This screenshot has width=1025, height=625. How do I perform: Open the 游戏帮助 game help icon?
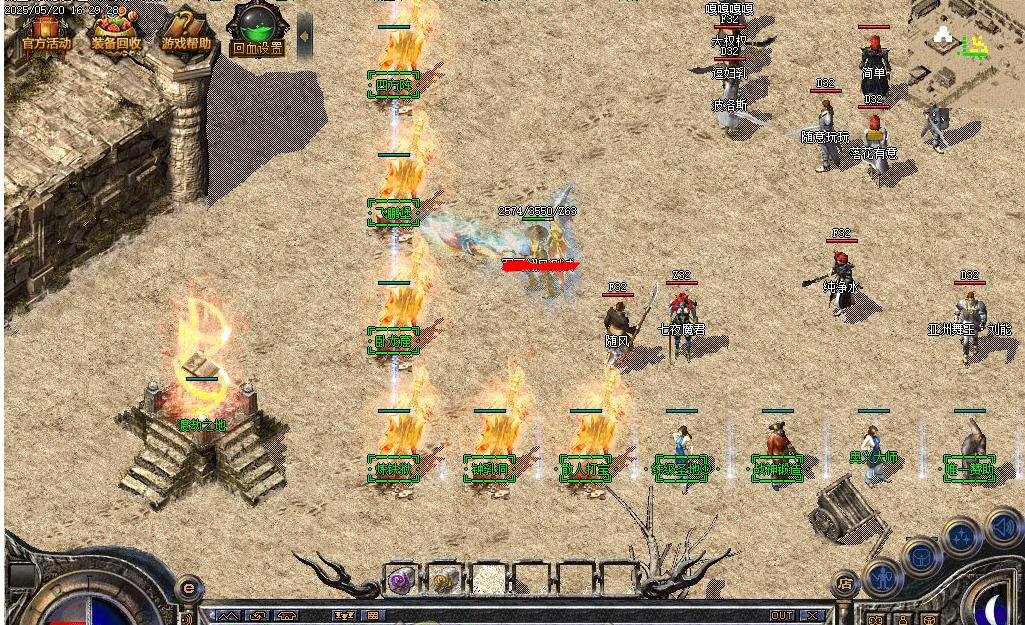coord(186,31)
